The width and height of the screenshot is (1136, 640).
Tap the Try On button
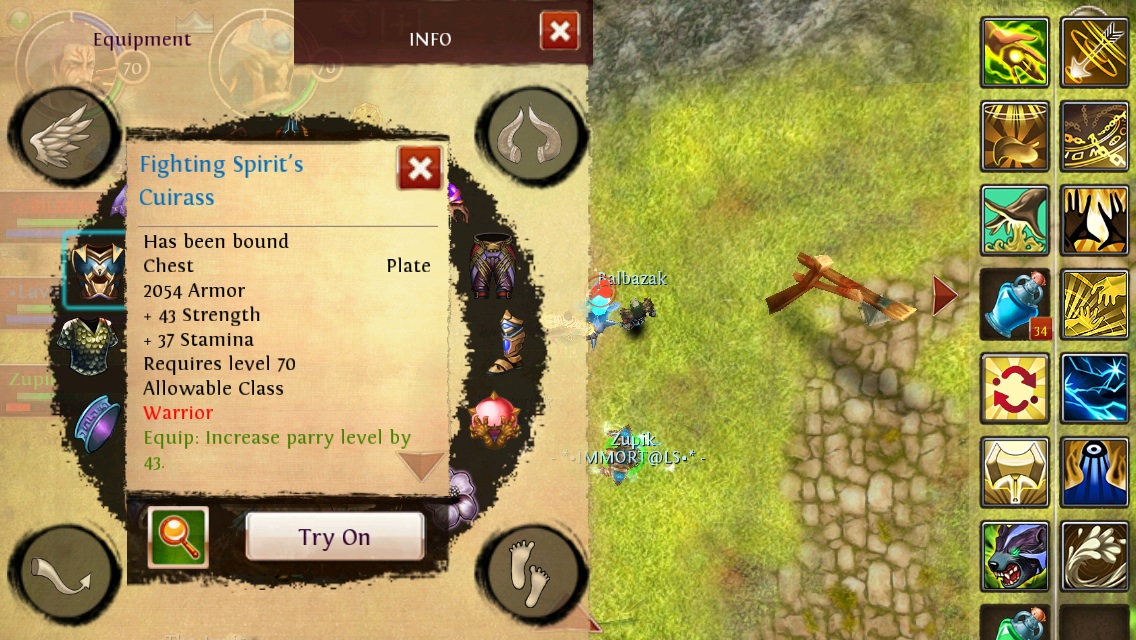[x=334, y=537]
